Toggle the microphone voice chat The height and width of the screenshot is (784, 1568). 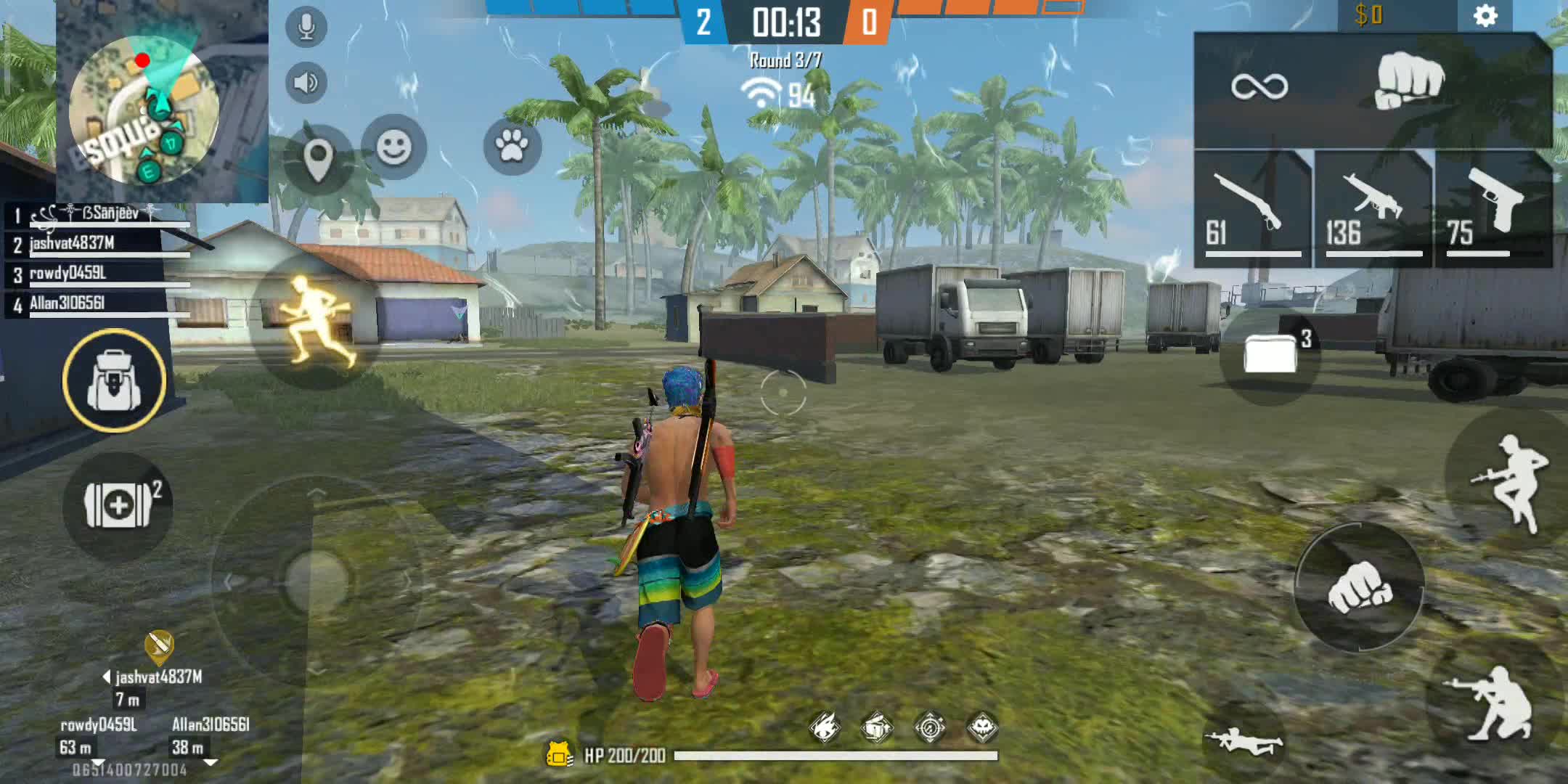tap(306, 28)
